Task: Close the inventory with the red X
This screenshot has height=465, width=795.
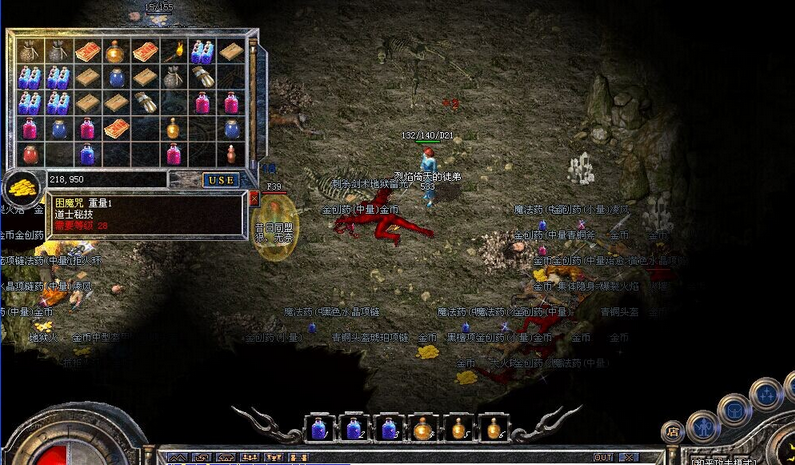Action: (254, 199)
